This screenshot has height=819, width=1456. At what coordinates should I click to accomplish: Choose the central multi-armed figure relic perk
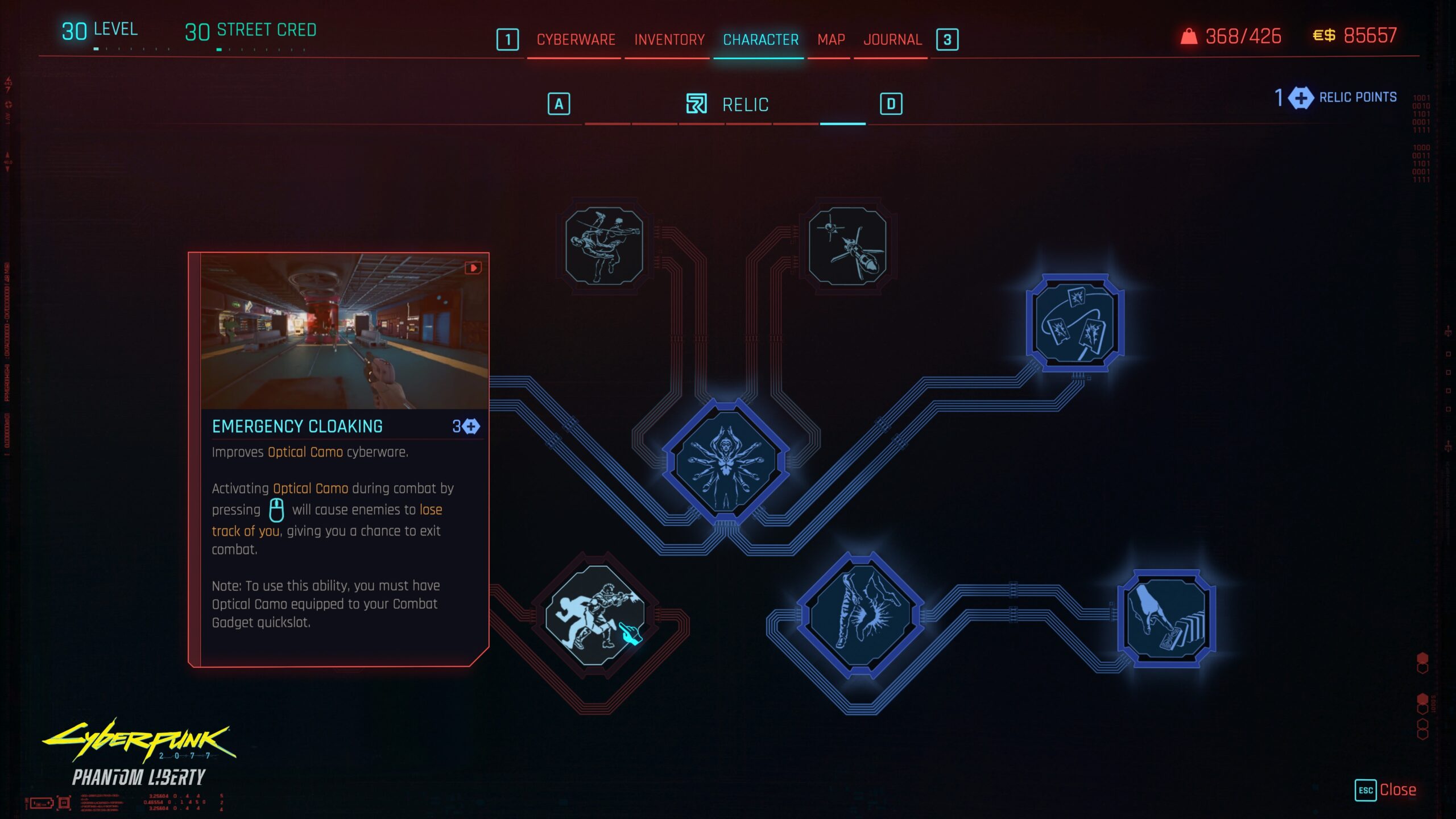(x=726, y=461)
